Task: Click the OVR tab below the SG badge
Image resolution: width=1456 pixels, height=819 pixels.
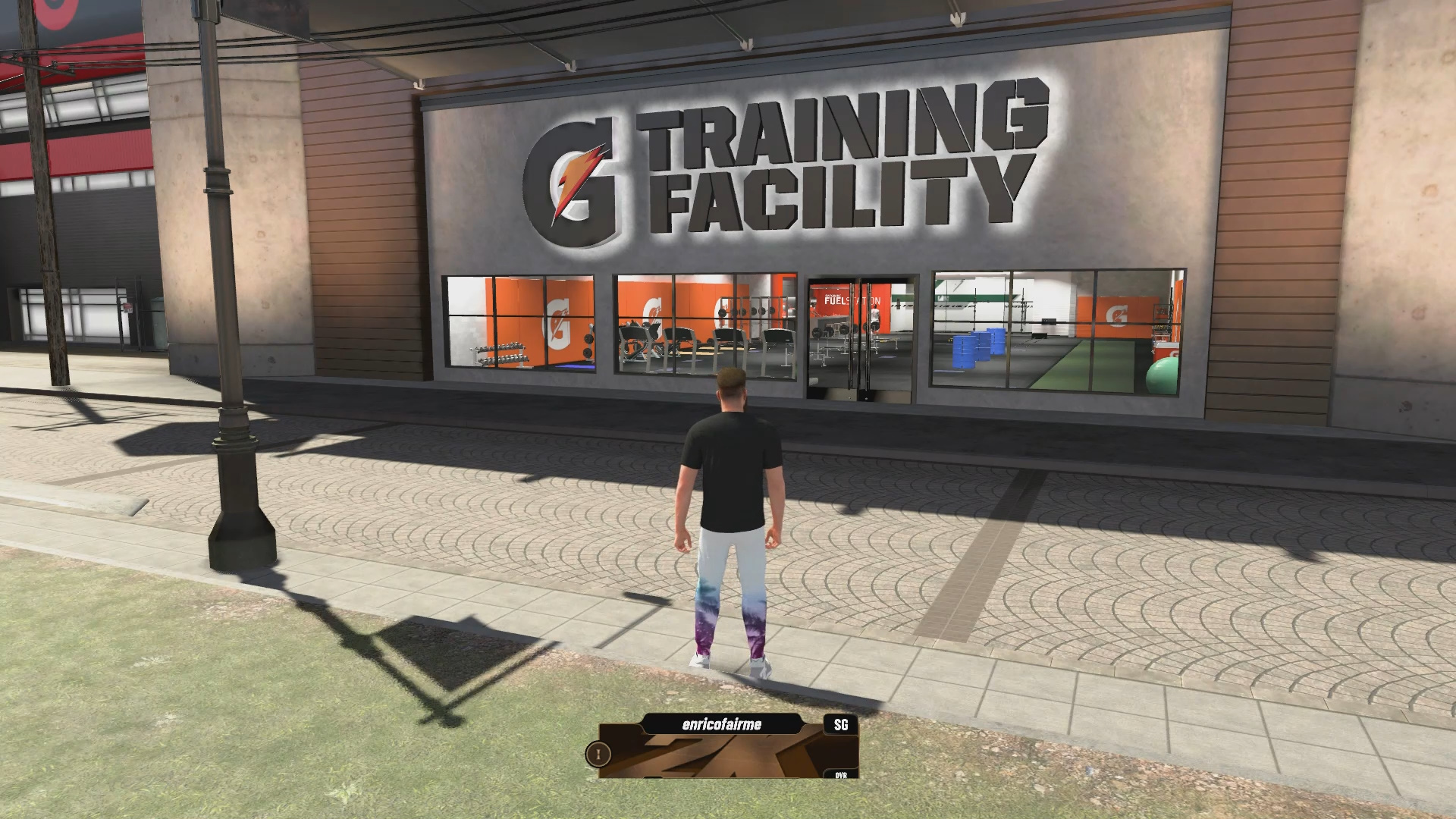Action: click(839, 775)
